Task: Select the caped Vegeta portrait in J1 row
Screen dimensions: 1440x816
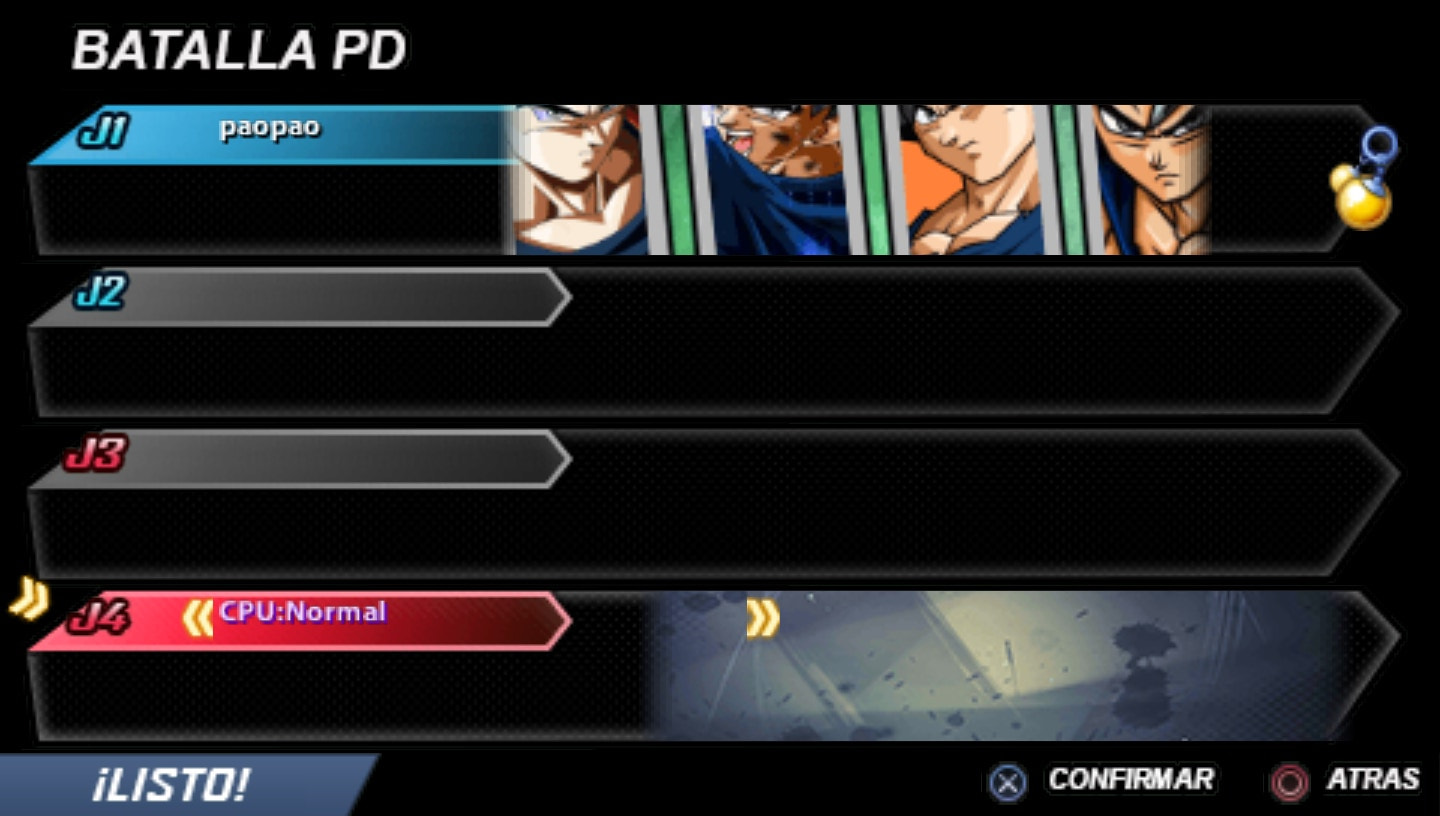Action: coord(775,178)
